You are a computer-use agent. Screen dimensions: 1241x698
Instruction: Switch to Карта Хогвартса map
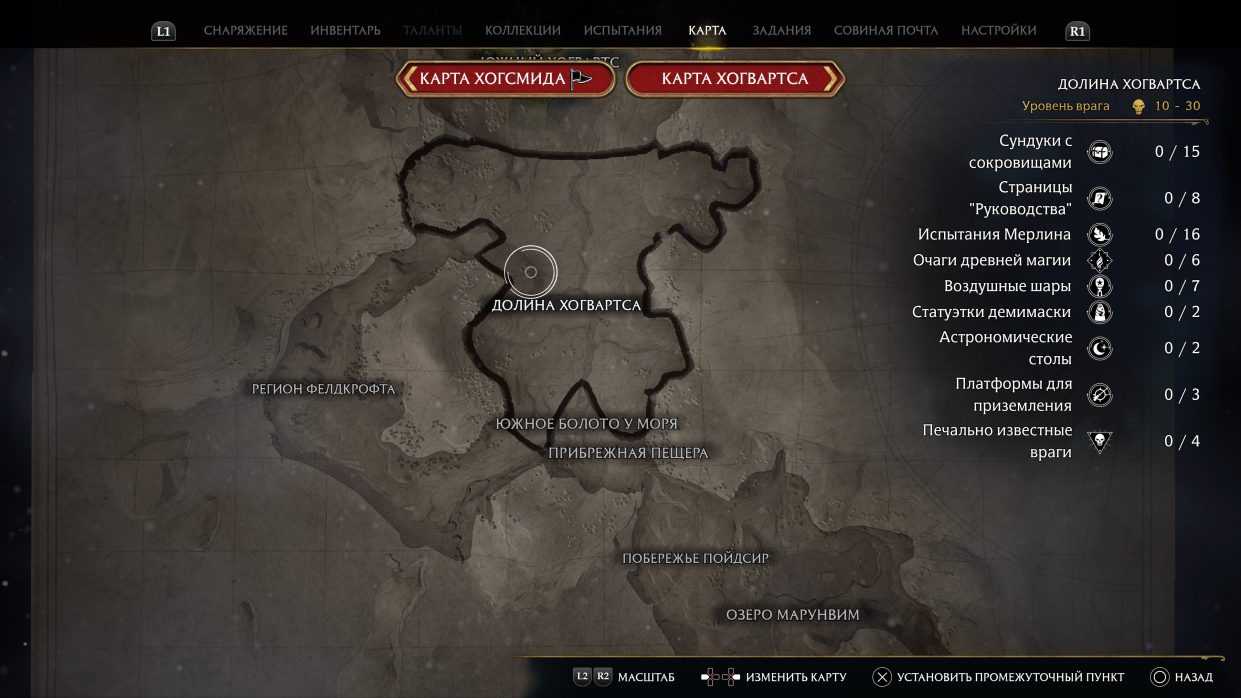(x=735, y=79)
